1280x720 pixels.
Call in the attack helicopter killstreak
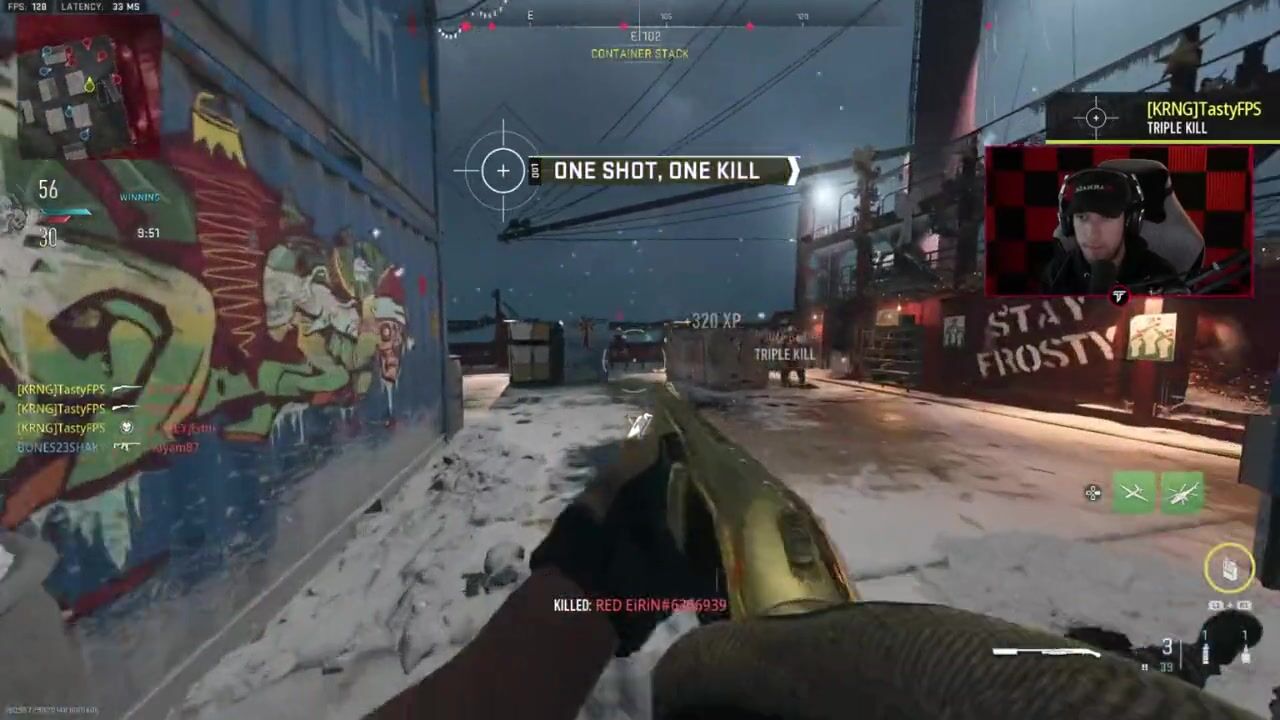click(1182, 493)
